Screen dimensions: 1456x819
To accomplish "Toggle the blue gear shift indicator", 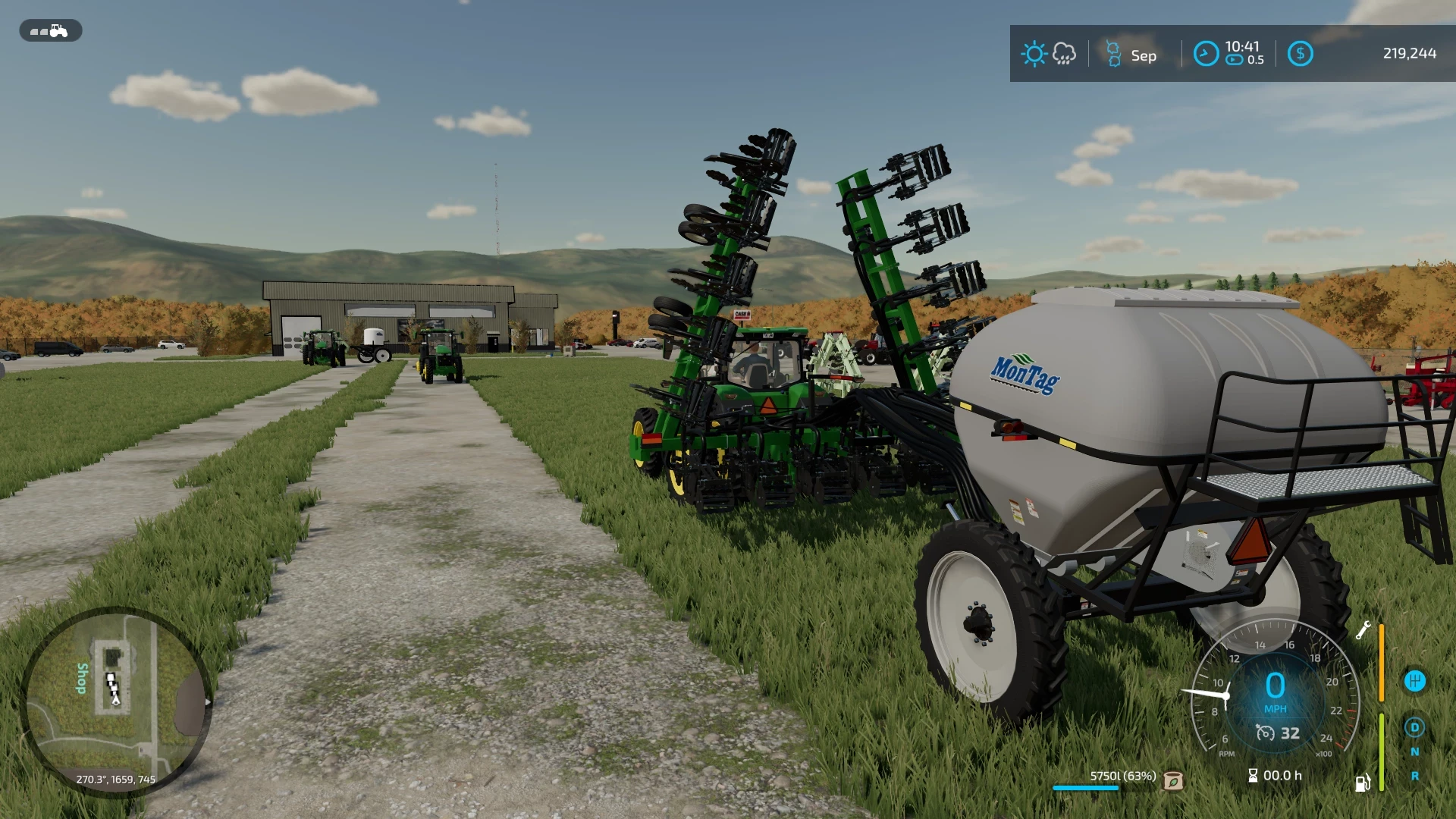I will tap(1414, 681).
